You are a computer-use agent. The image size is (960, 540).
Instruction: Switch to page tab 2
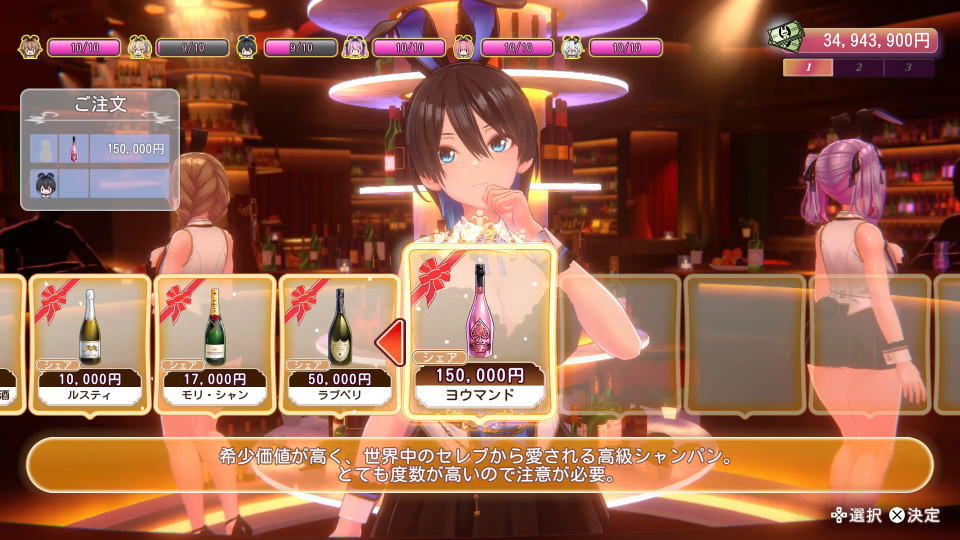tap(859, 68)
